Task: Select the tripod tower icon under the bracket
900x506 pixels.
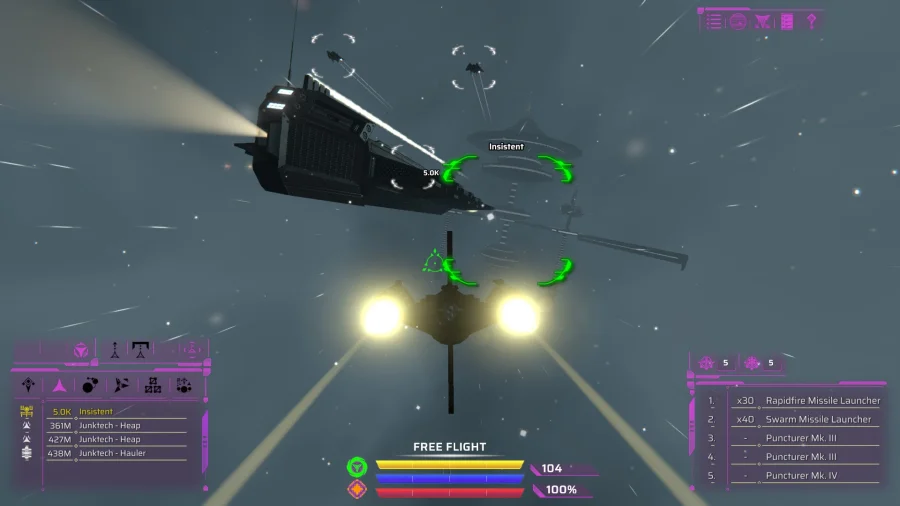Action: 141,351
